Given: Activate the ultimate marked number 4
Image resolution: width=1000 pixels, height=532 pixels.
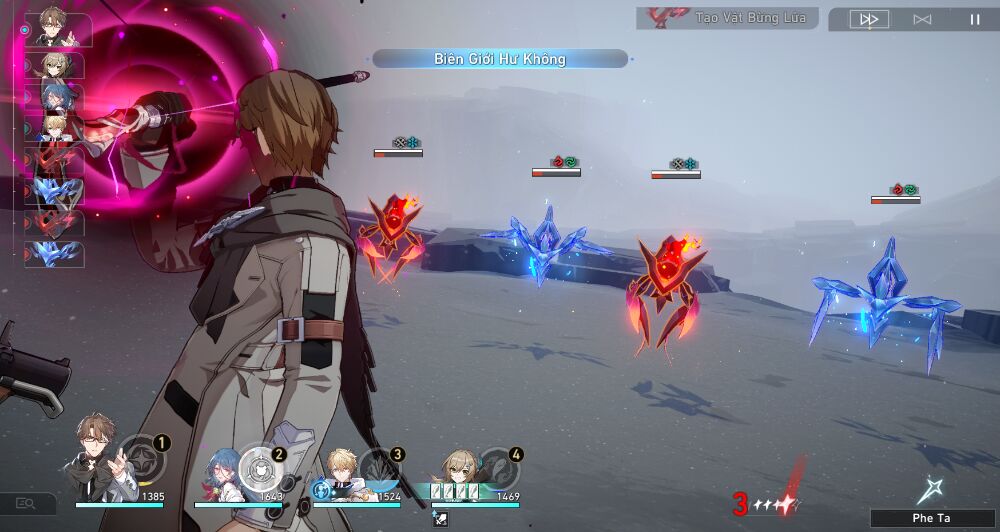Looking at the screenshot, I should (496, 463).
